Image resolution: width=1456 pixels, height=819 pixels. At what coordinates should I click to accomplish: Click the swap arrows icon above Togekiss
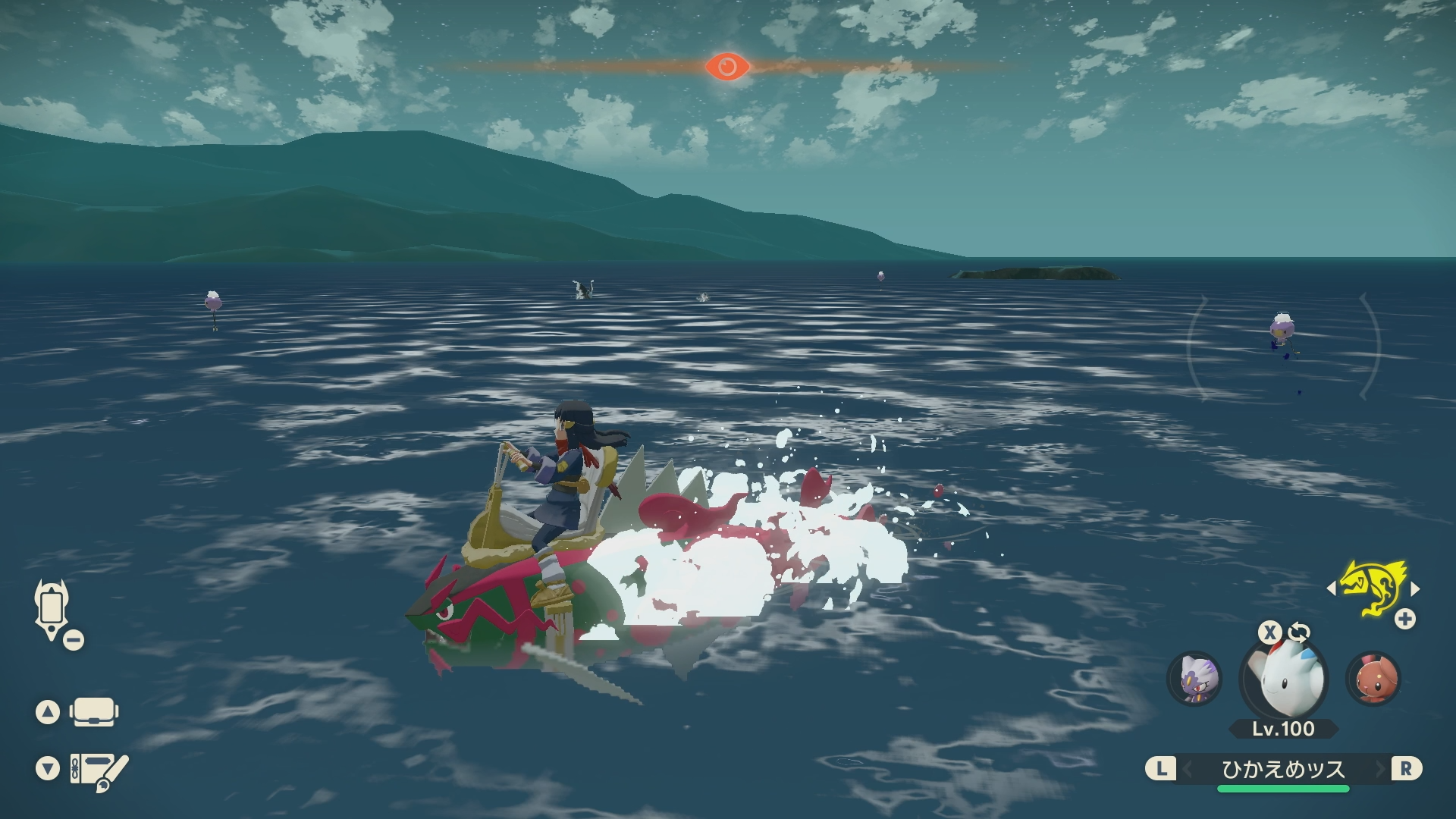point(1299,632)
